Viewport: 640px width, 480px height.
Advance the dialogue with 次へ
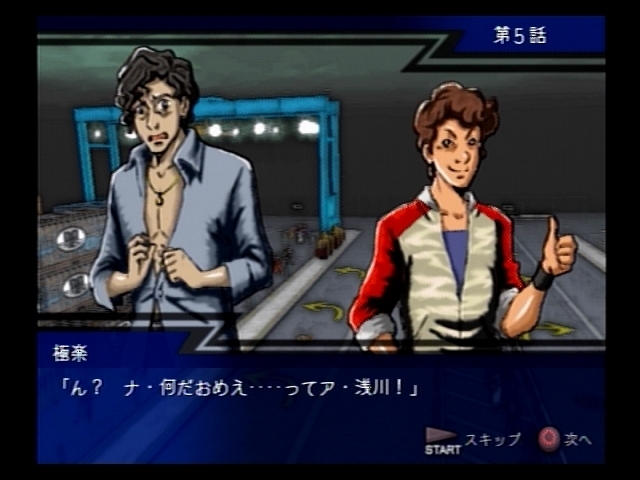[566, 439]
